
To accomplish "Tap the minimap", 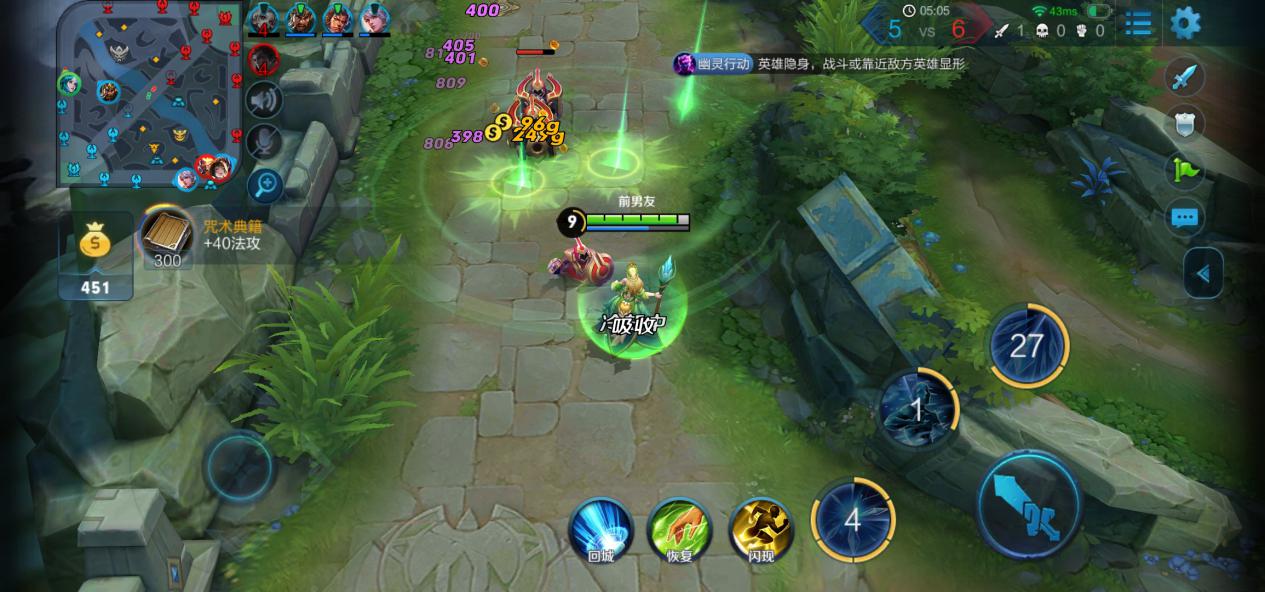I will (x=150, y=94).
